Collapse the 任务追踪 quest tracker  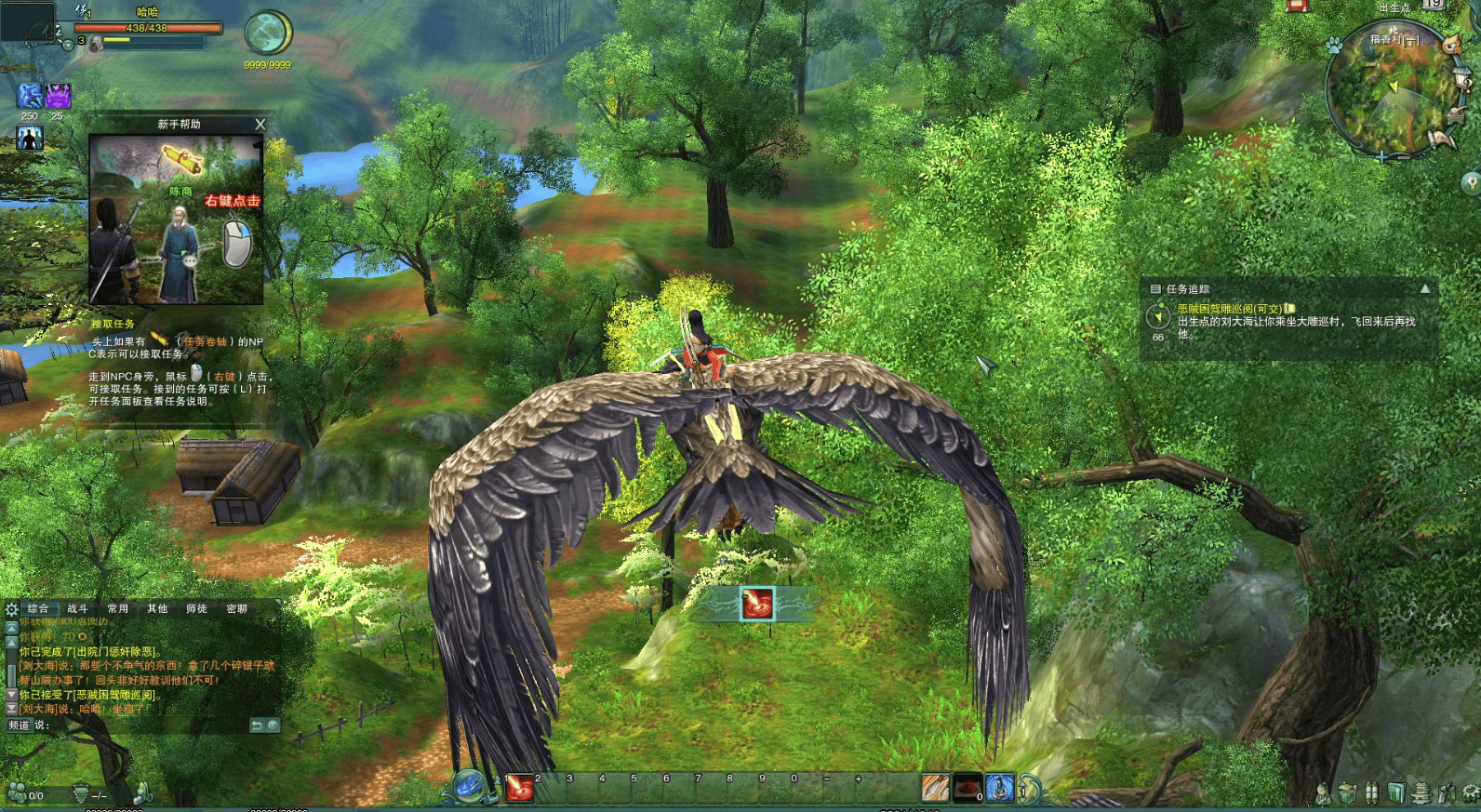1424,289
